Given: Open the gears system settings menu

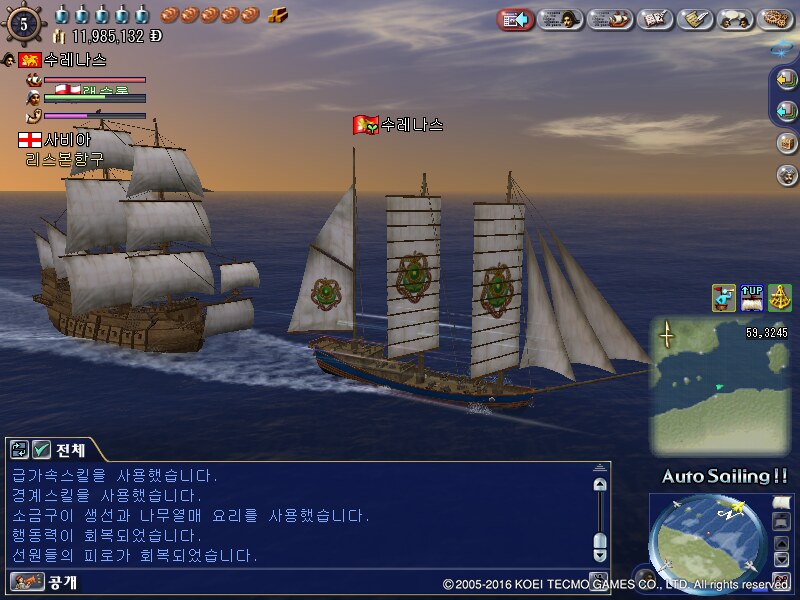Looking at the screenshot, I should [x=776, y=19].
